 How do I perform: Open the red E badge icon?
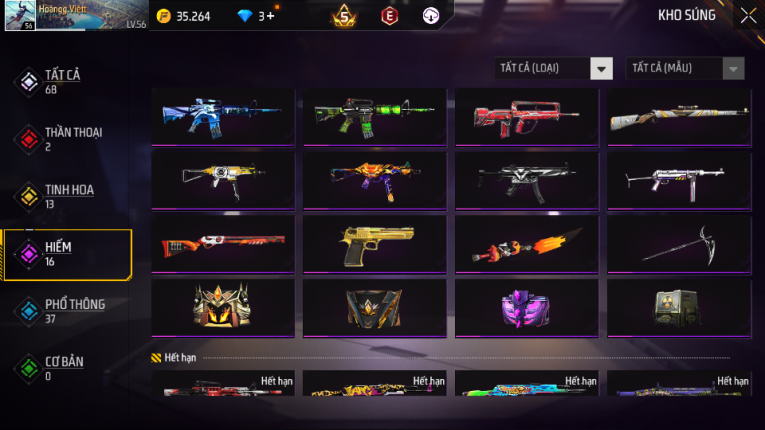[389, 16]
